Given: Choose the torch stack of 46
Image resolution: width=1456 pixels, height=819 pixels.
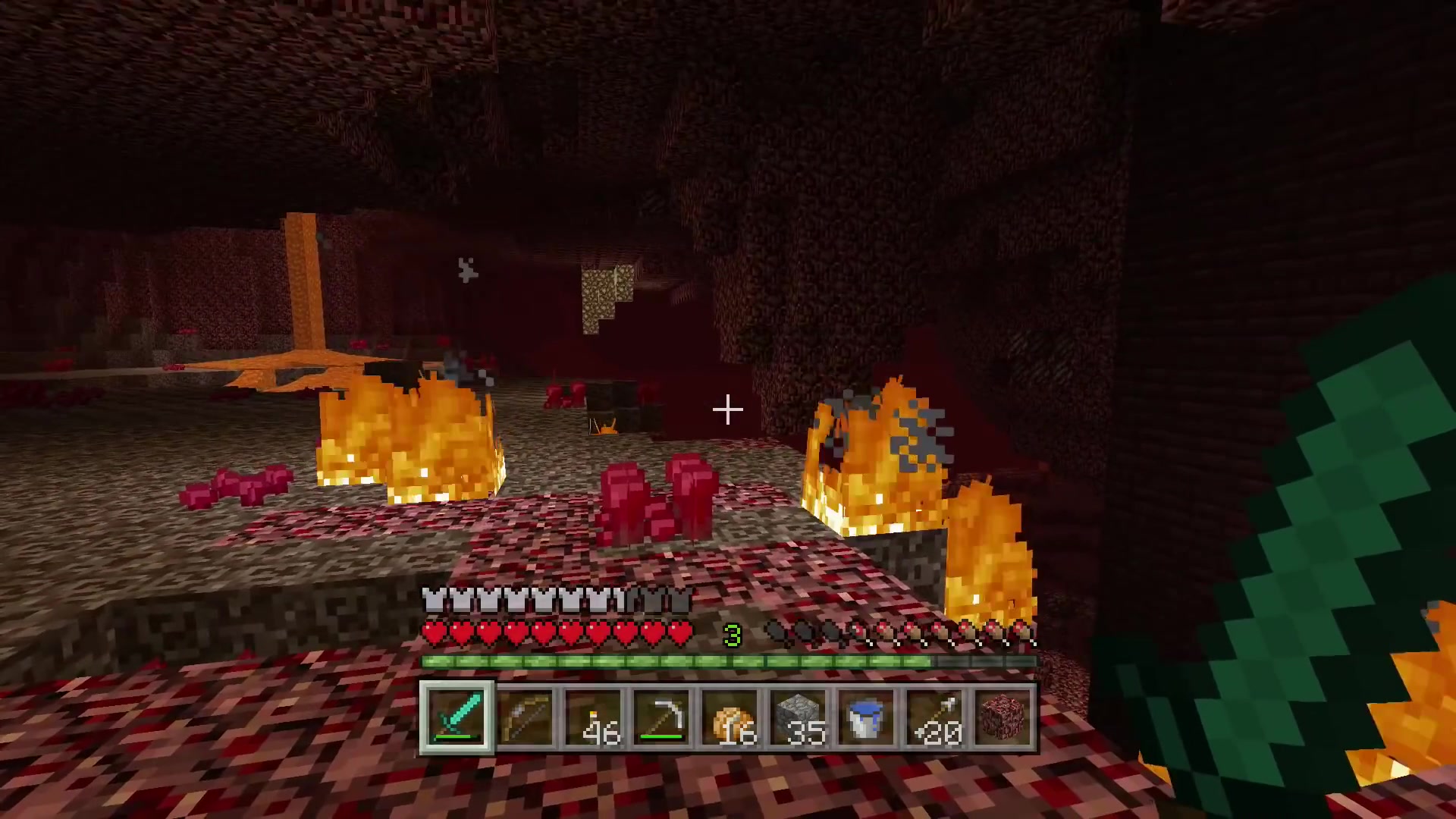Looking at the screenshot, I should click(x=593, y=717).
